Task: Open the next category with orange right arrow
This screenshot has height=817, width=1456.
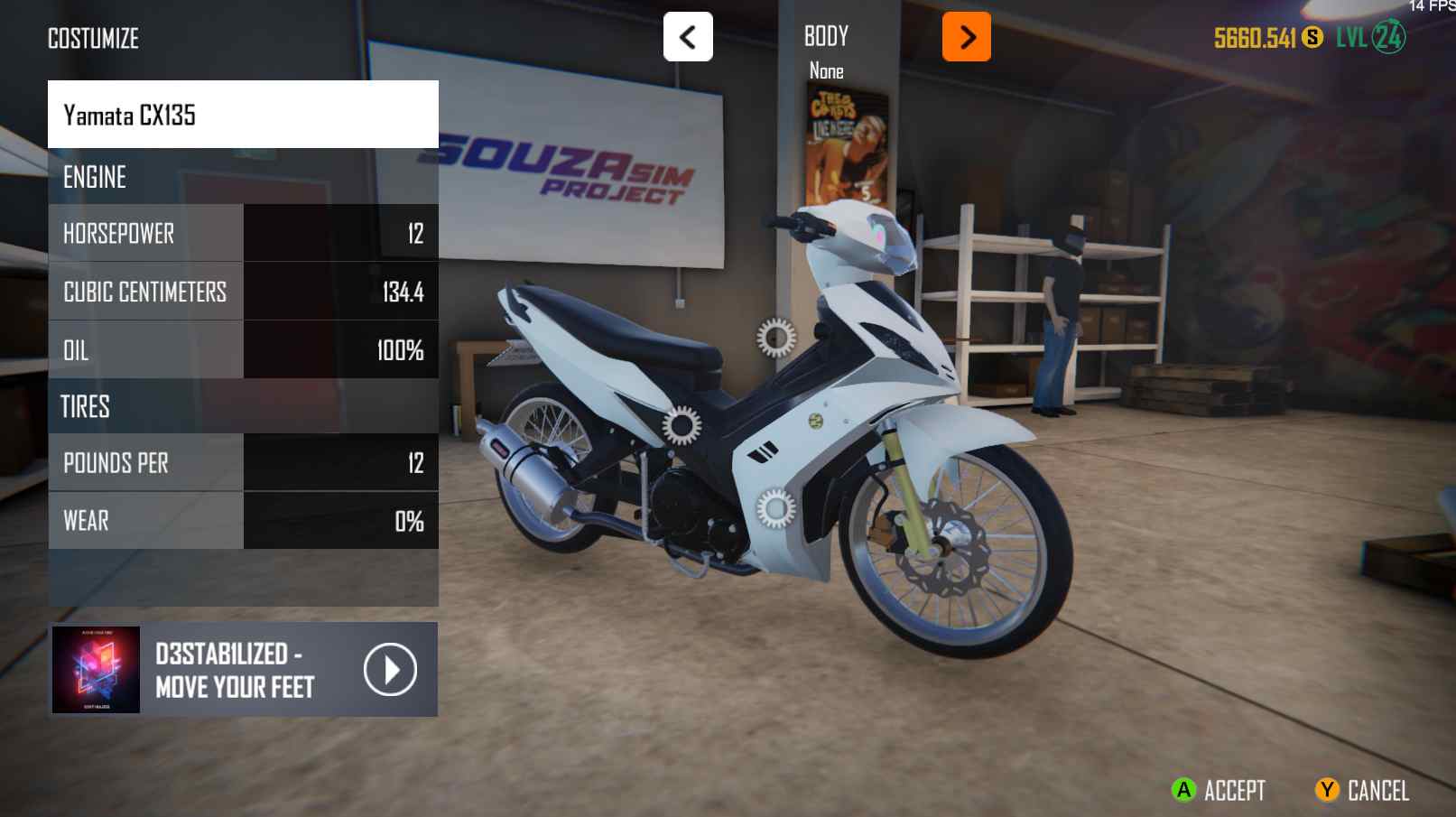Action: pos(967,38)
